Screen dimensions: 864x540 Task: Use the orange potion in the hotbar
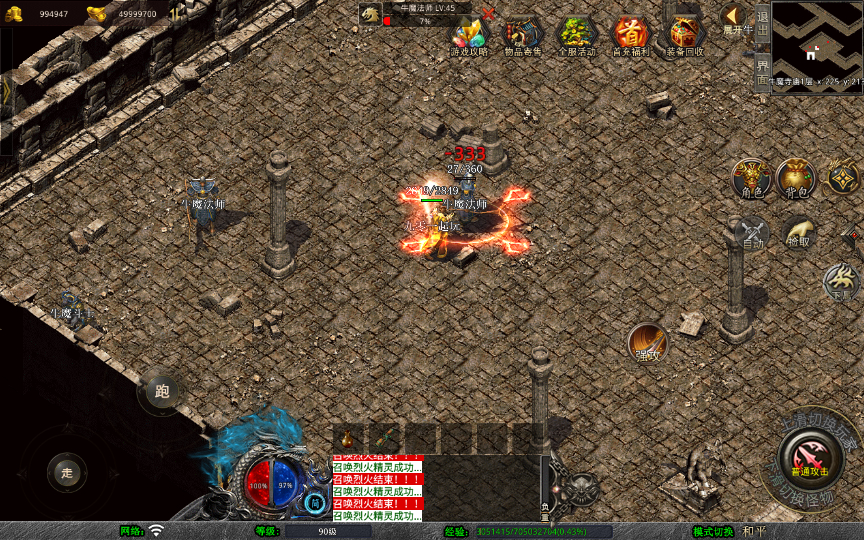point(349,438)
